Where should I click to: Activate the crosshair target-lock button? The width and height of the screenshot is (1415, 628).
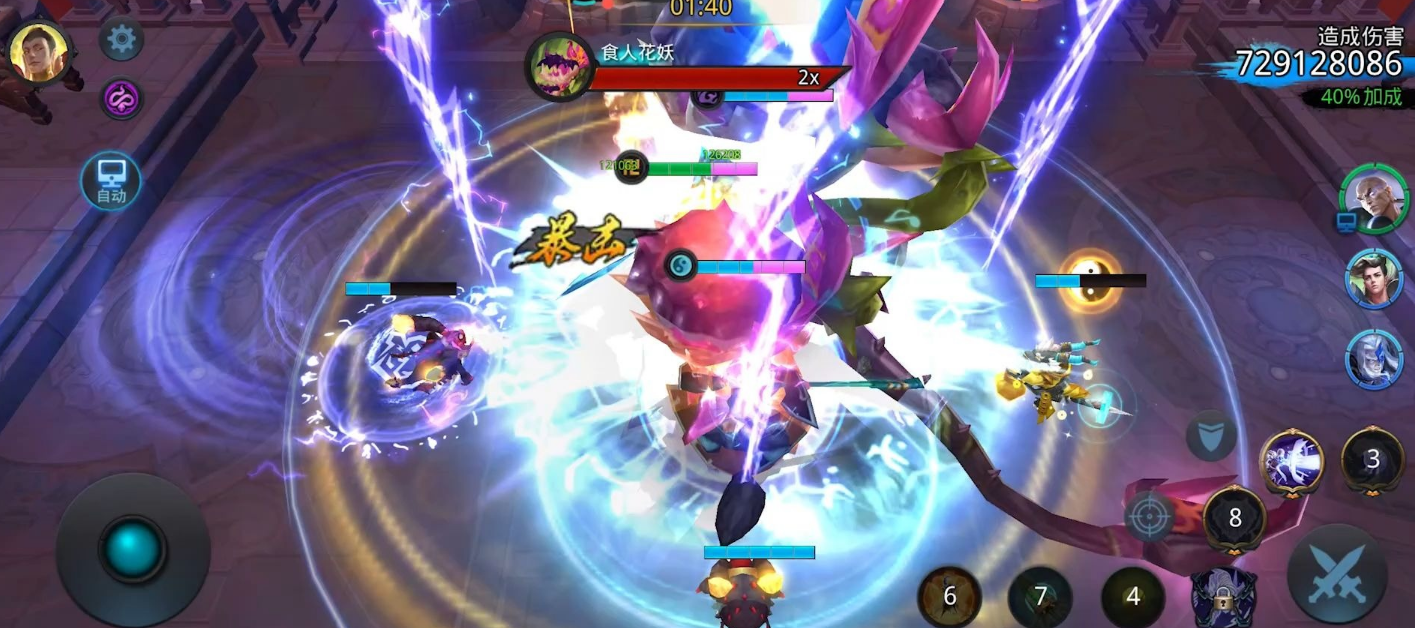(x=1149, y=516)
